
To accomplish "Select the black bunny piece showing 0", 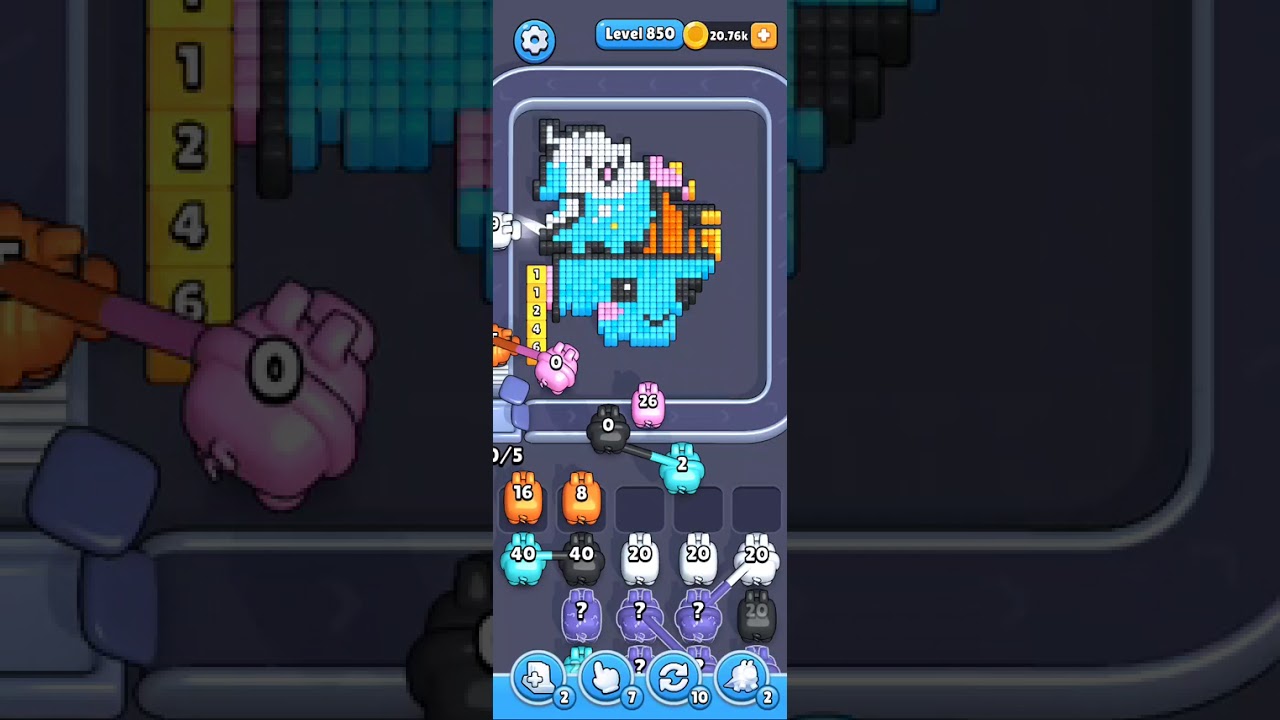I will [x=606, y=427].
